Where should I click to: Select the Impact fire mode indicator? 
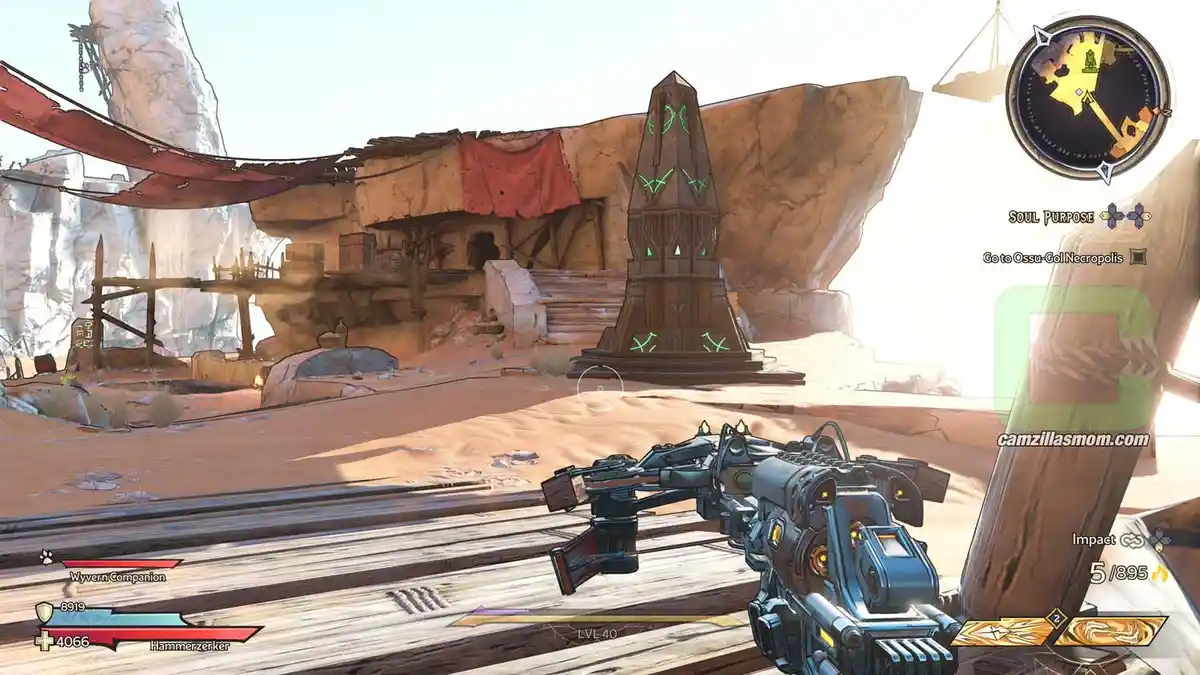click(1093, 539)
